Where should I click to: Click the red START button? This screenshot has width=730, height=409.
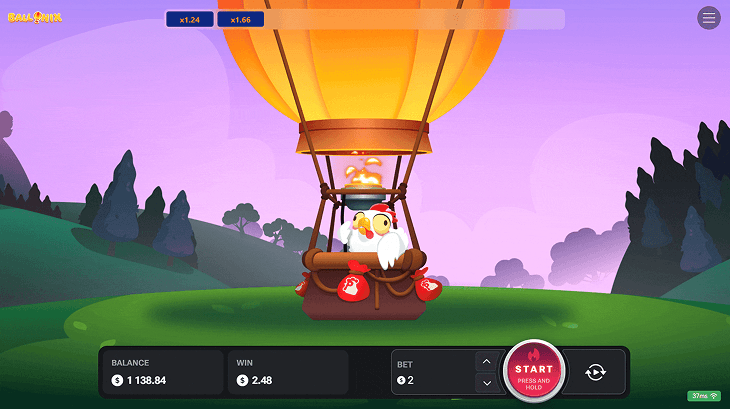tap(534, 372)
